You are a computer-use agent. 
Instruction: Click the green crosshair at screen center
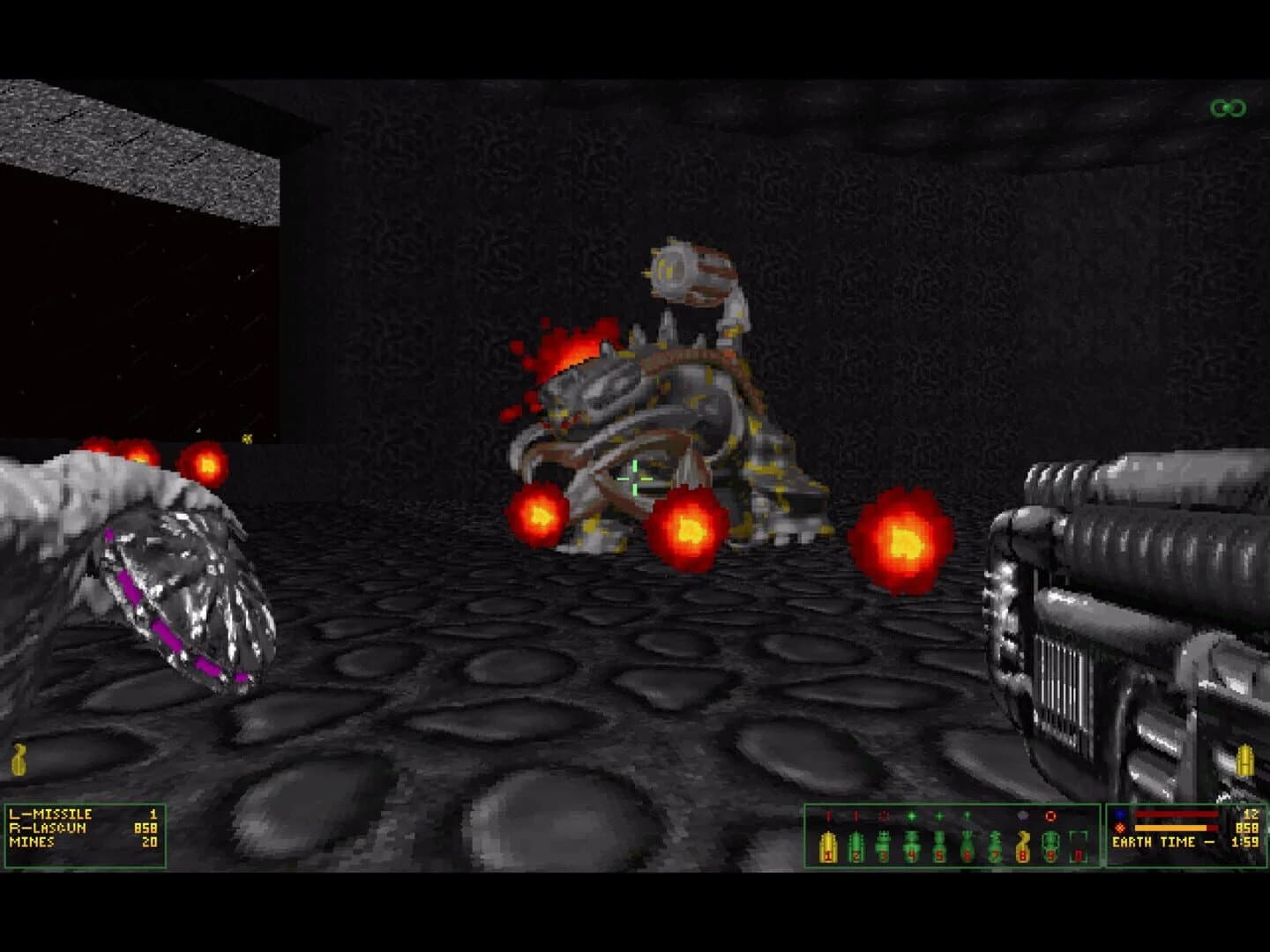click(633, 479)
